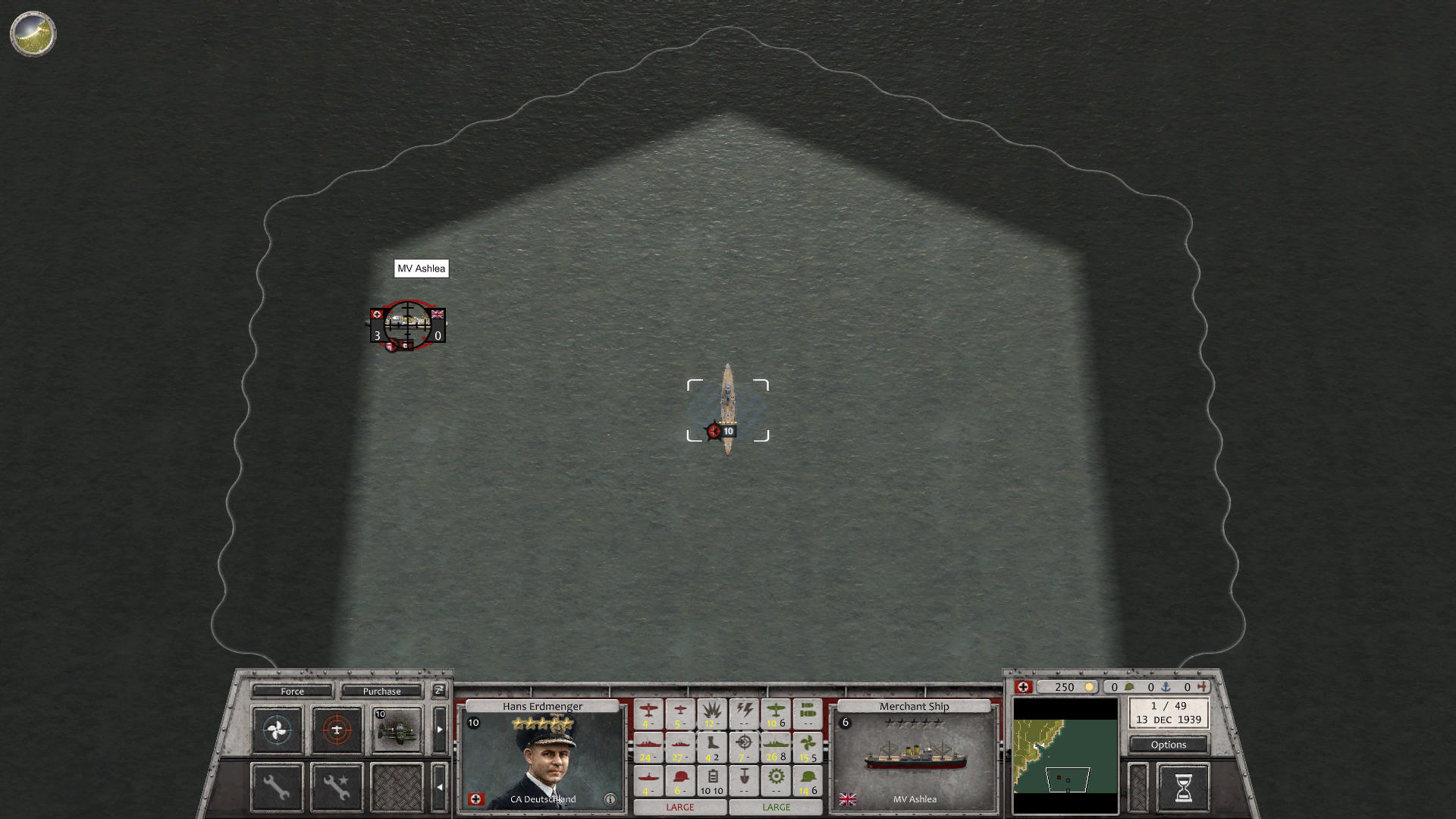The image size is (1456, 819).
Task: Toggle the green LARGE label under the Merchant Ship stats
Action: click(x=777, y=807)
